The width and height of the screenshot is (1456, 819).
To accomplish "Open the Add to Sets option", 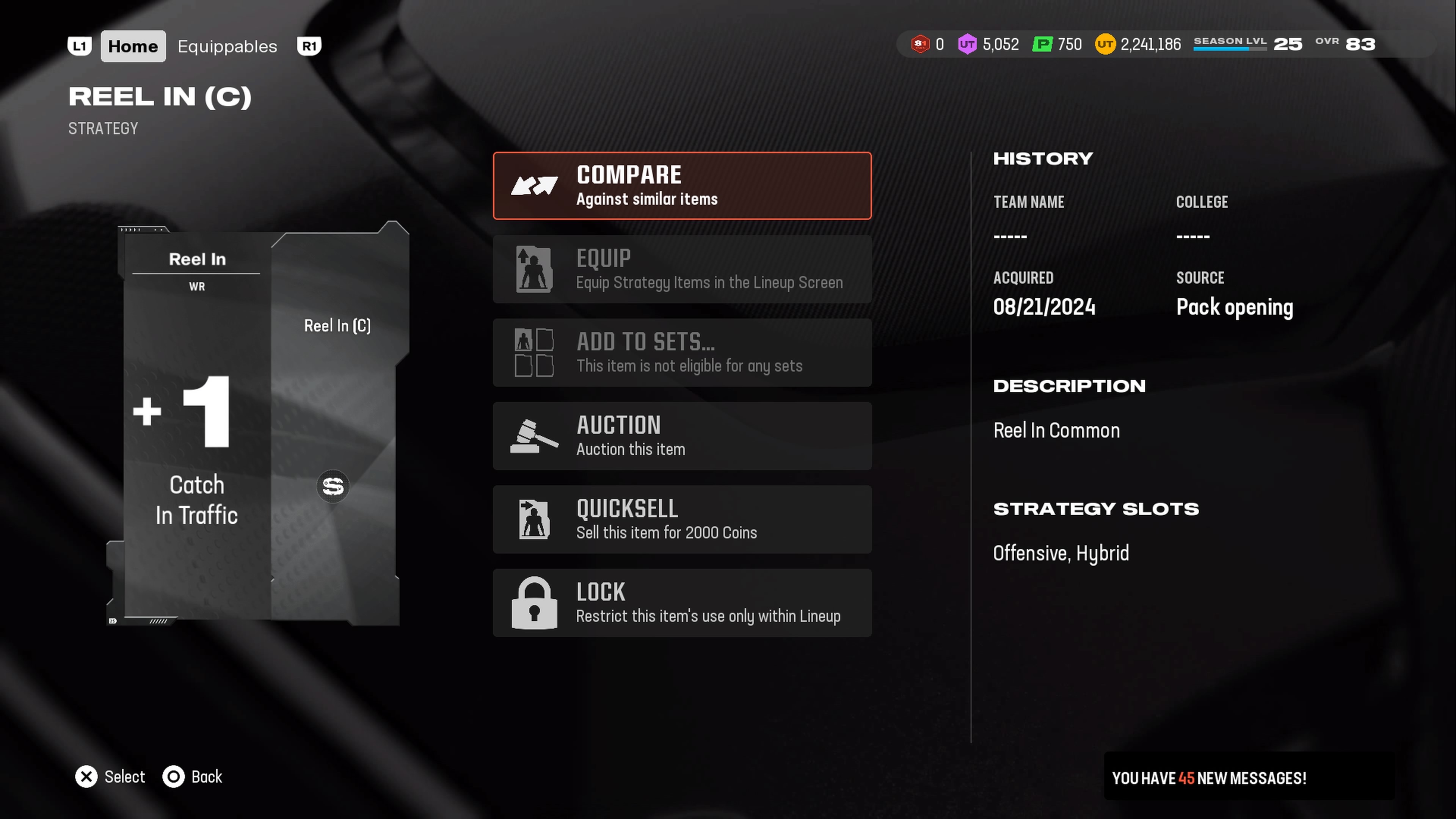I will (x=682, y=353).
